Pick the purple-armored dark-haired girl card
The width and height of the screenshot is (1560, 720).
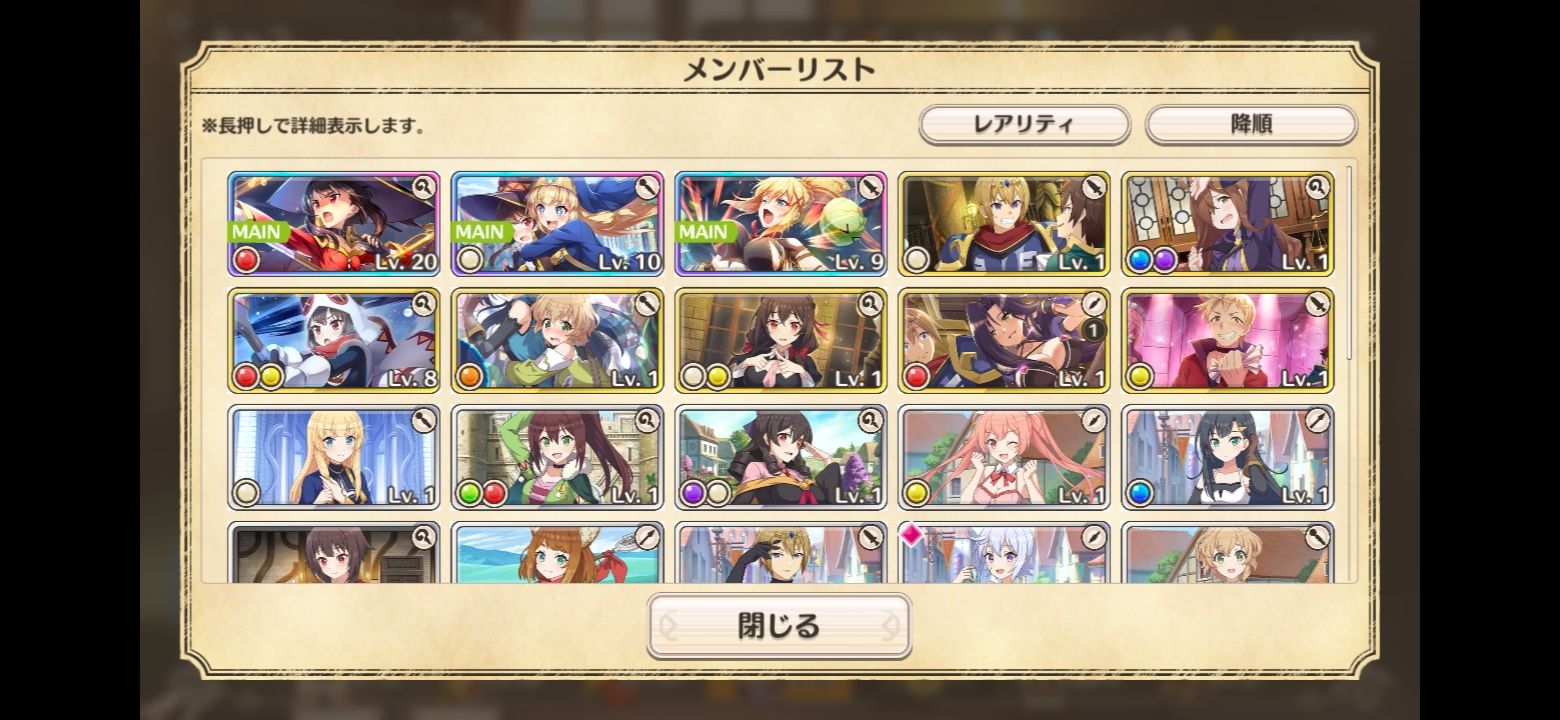pyautogui.click(x=1004, y=340)
